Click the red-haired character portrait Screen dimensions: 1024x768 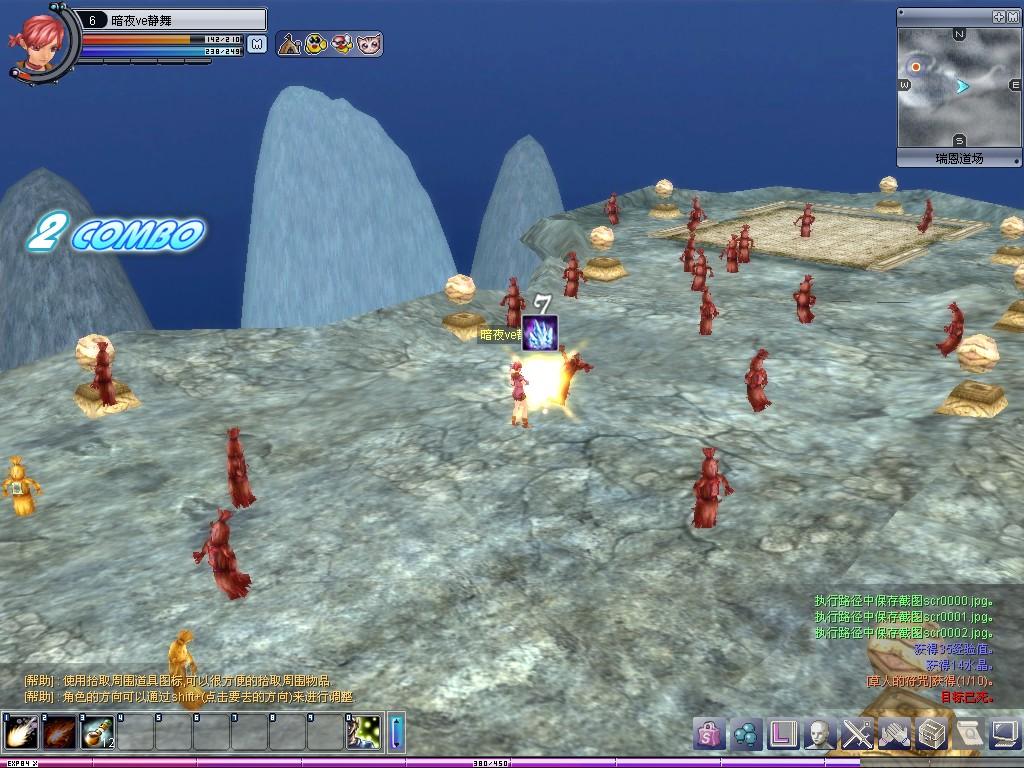(x=40, y=42)
